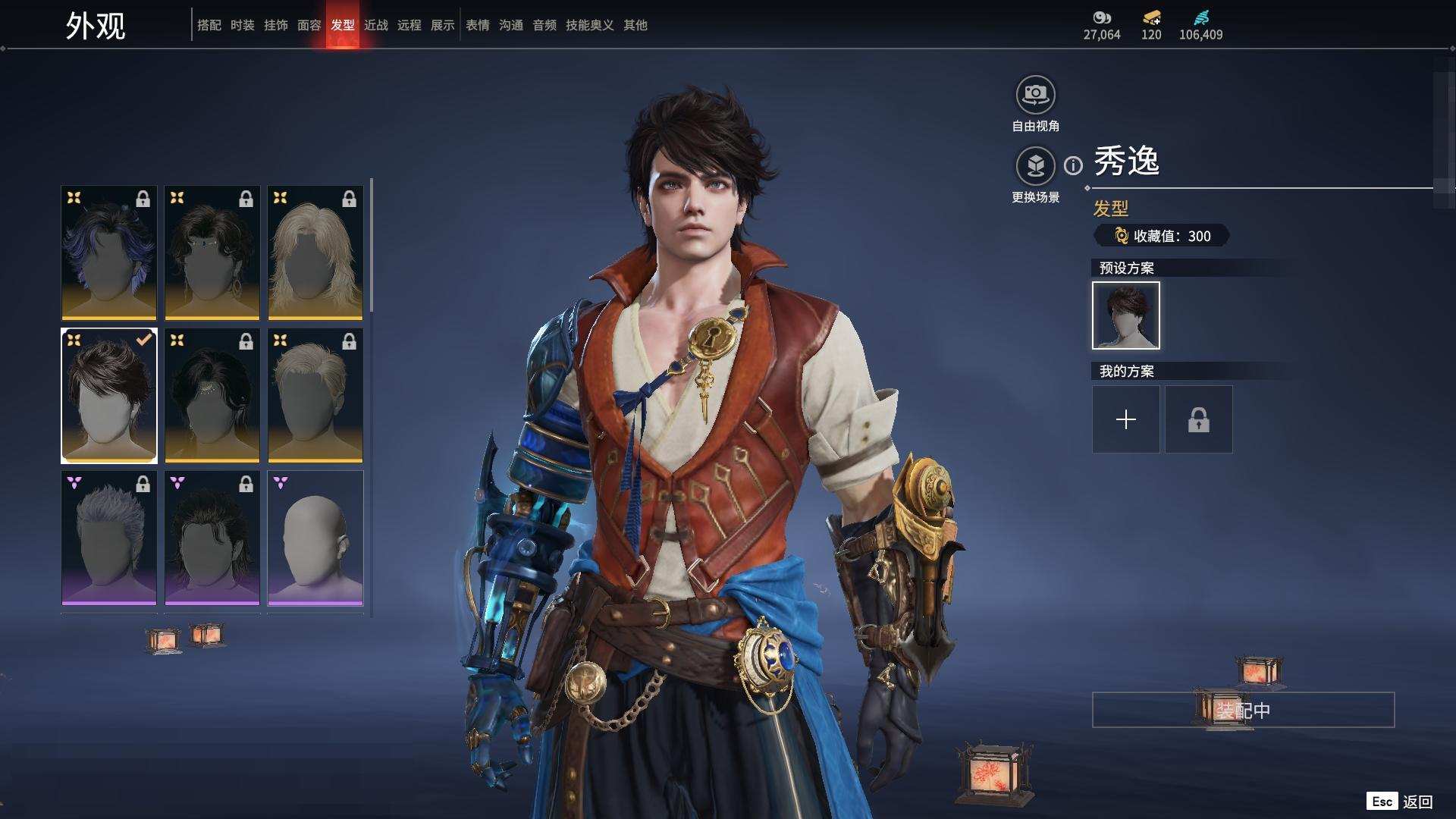This screenshot has width=1456, height=819.
Task: Click the locked custom scheme slot
Action: [1198, 419]
